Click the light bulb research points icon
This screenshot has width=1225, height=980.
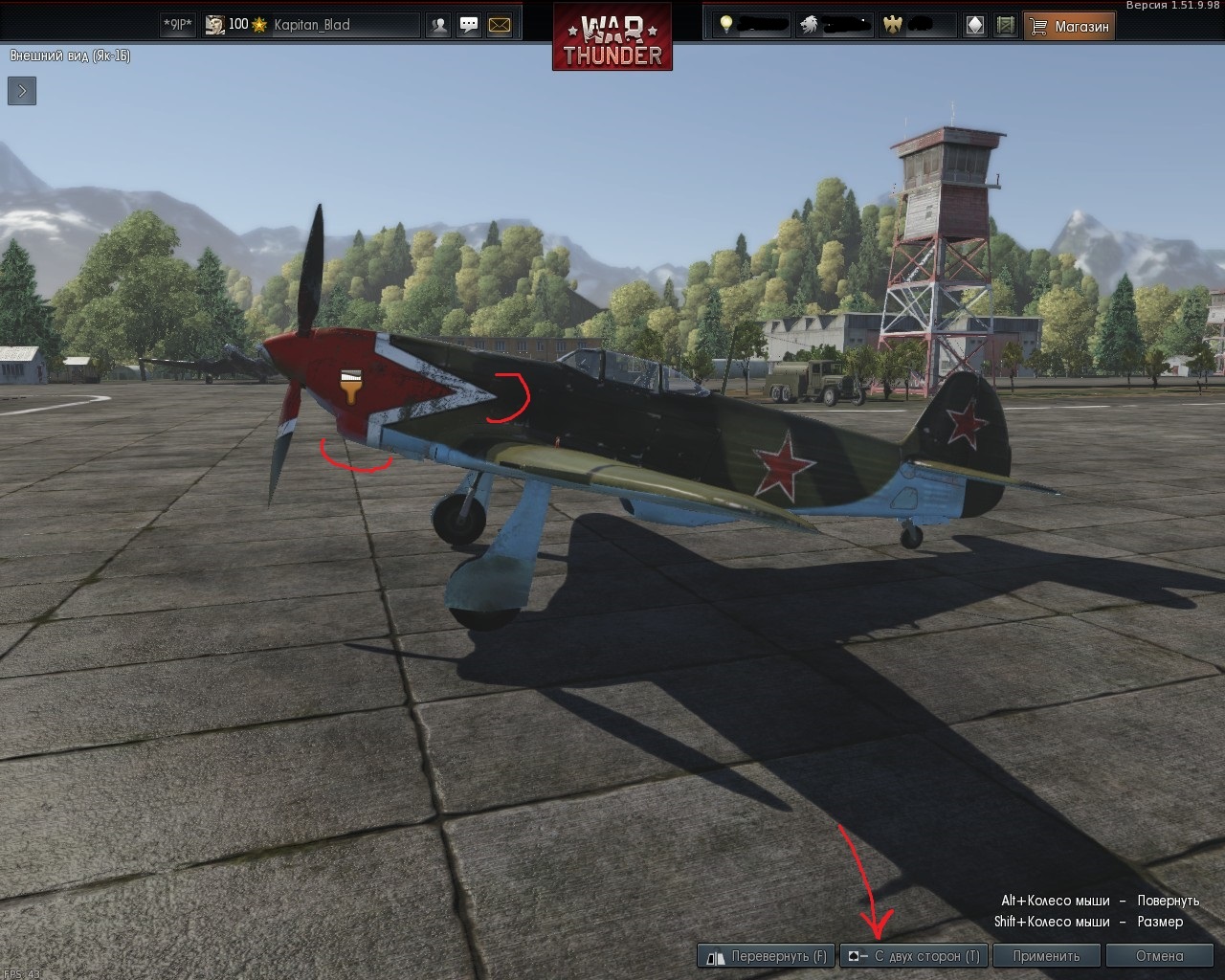tap(726, 25)
